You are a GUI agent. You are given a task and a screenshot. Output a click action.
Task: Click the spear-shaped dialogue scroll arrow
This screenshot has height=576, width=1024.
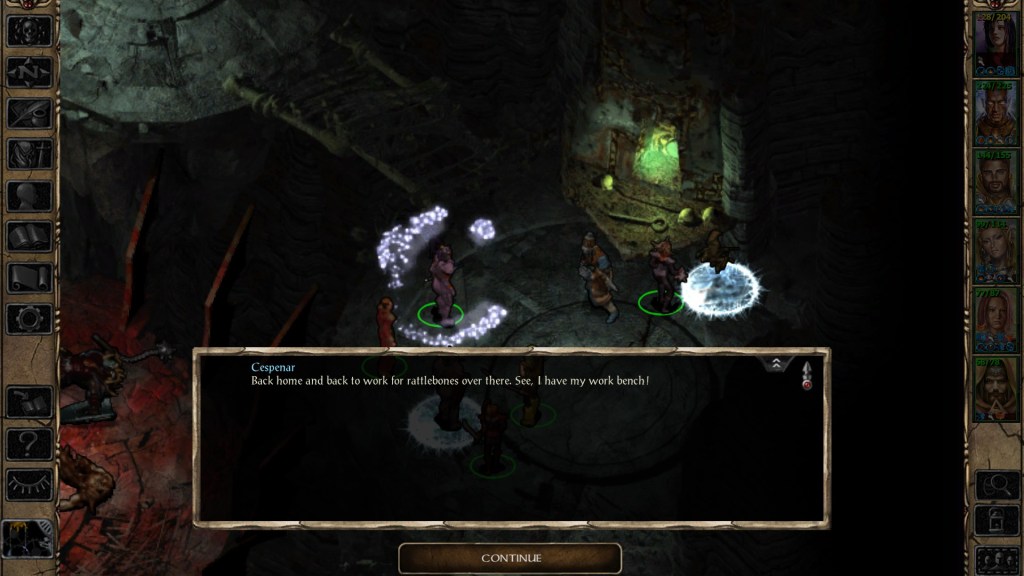click(x=806, y=374)
